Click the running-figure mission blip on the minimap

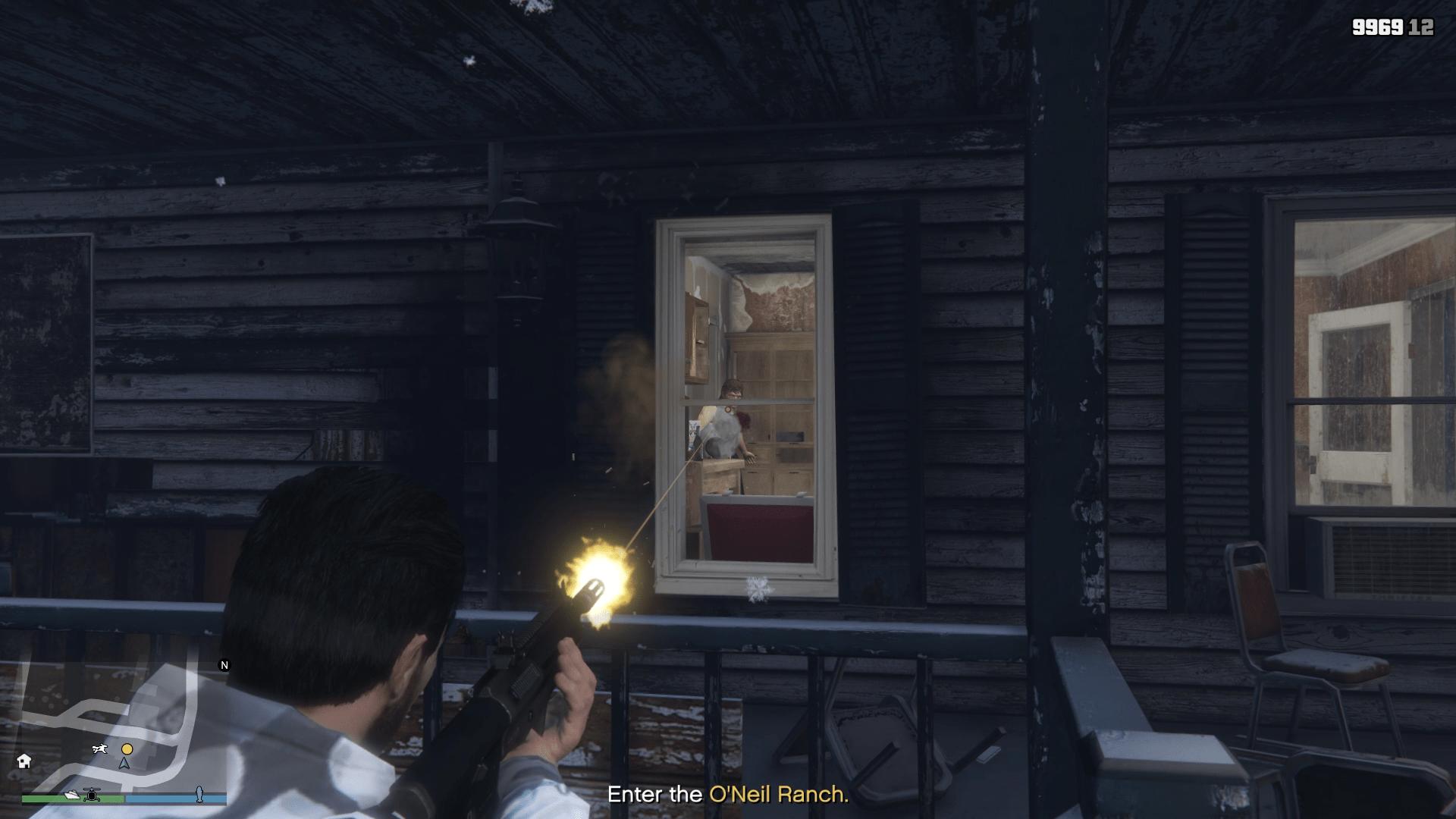click(99, 748)
